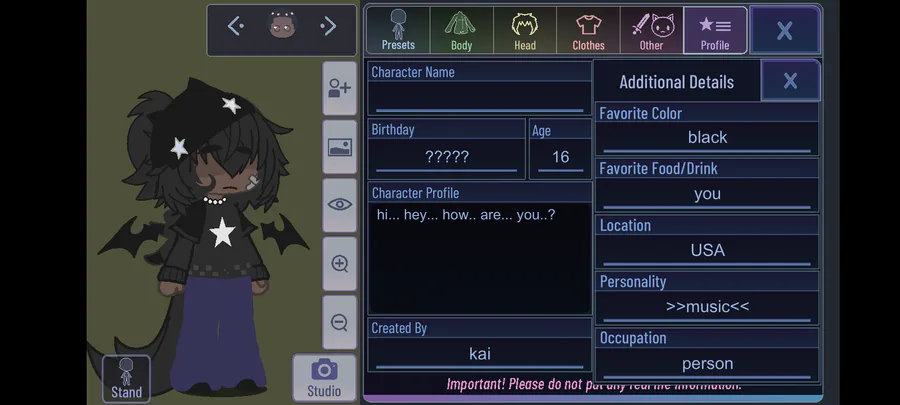This screenshot has height=405, width=900.
Task: Switch to the Presets tab
Action: point(398,30)
